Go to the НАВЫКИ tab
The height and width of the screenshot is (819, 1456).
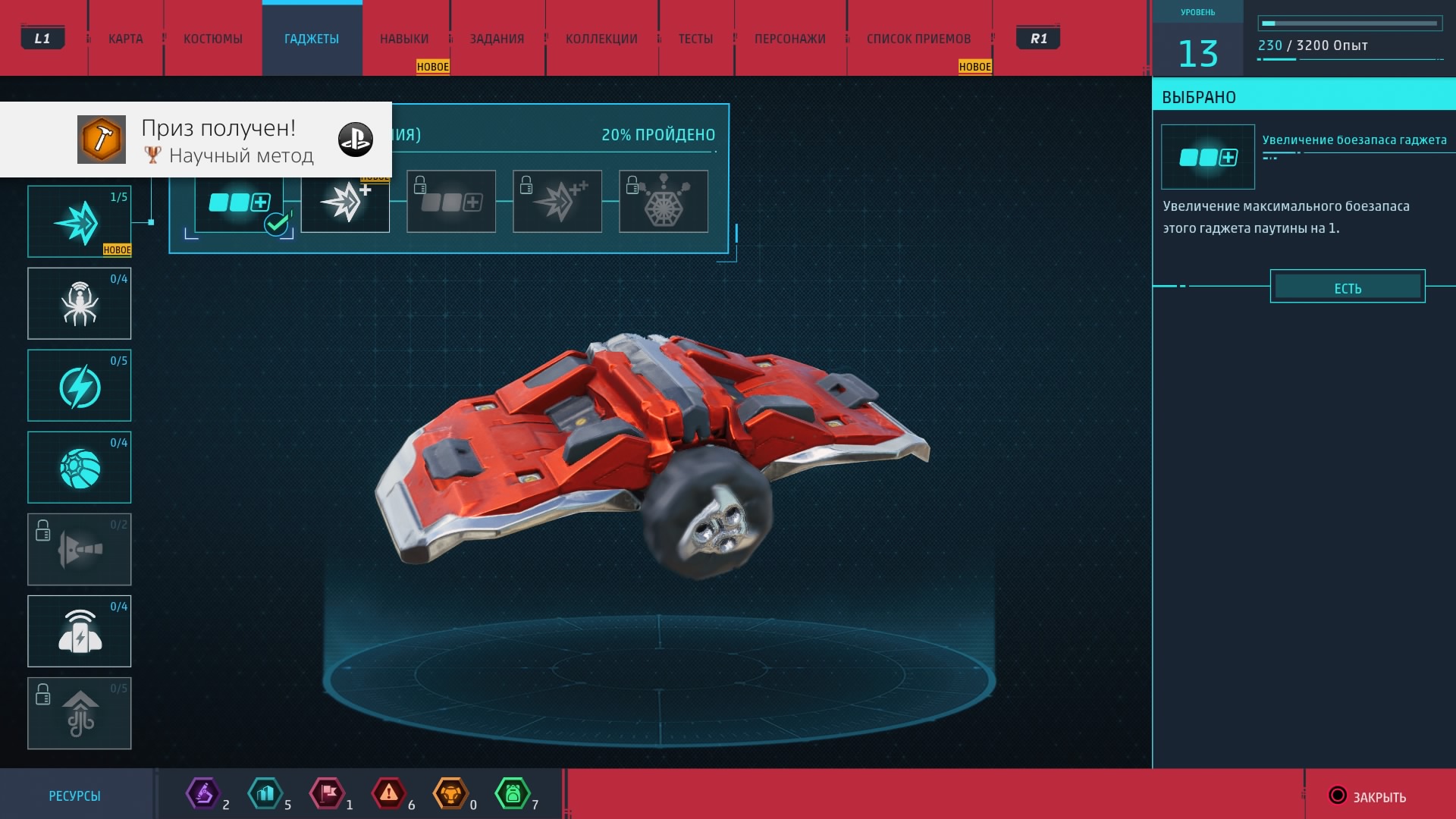tap(404, 39)
